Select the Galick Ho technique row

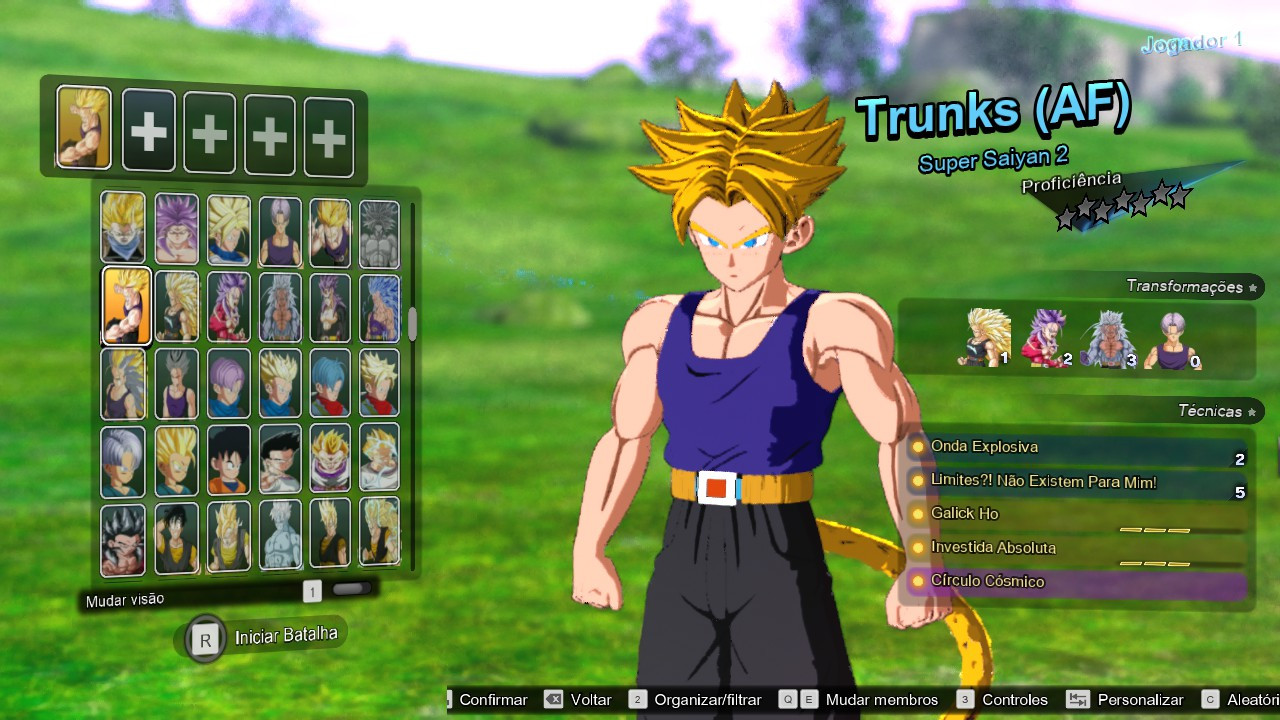point(1076,514)
